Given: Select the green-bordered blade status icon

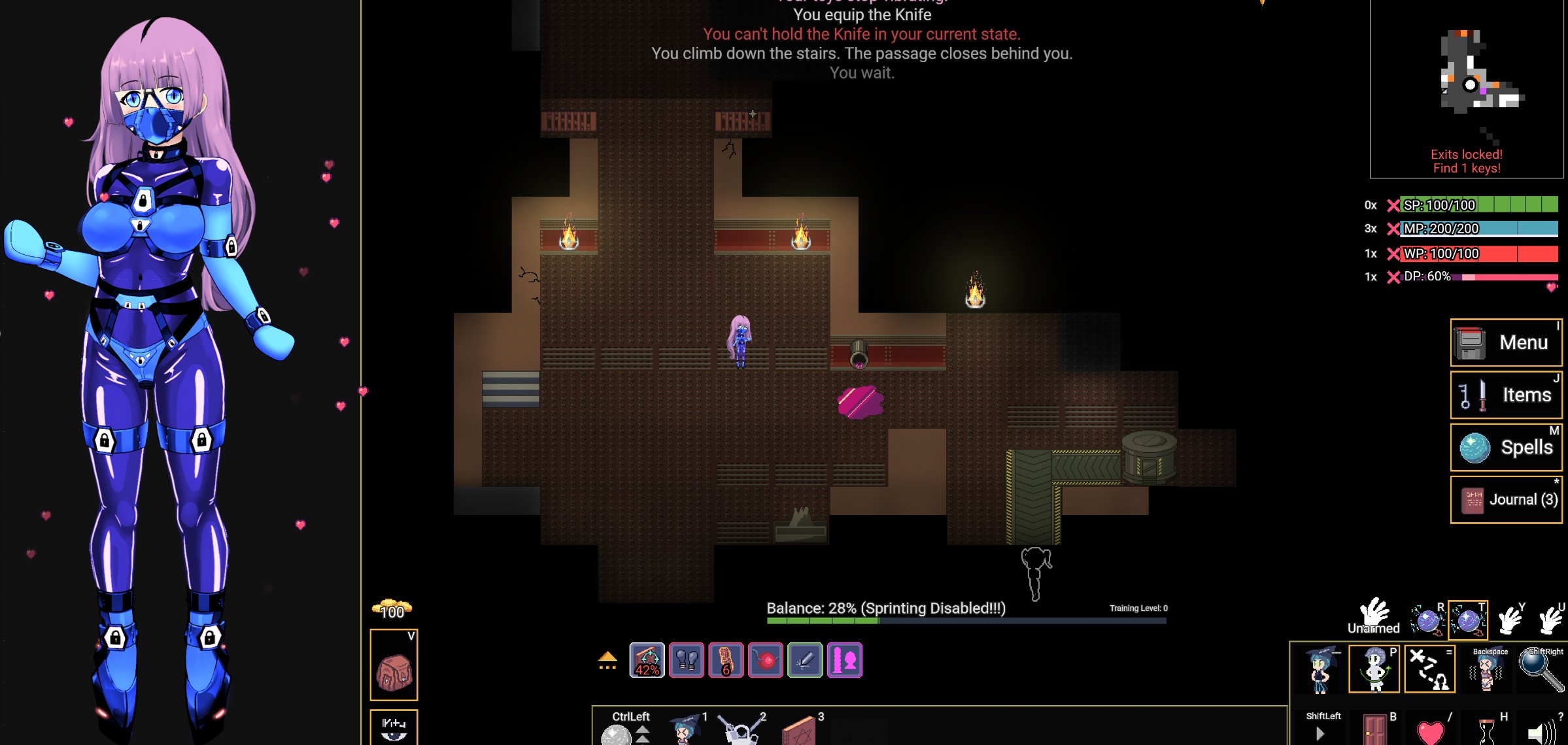Looking at the screenshot, I should (x=805, y=660).
